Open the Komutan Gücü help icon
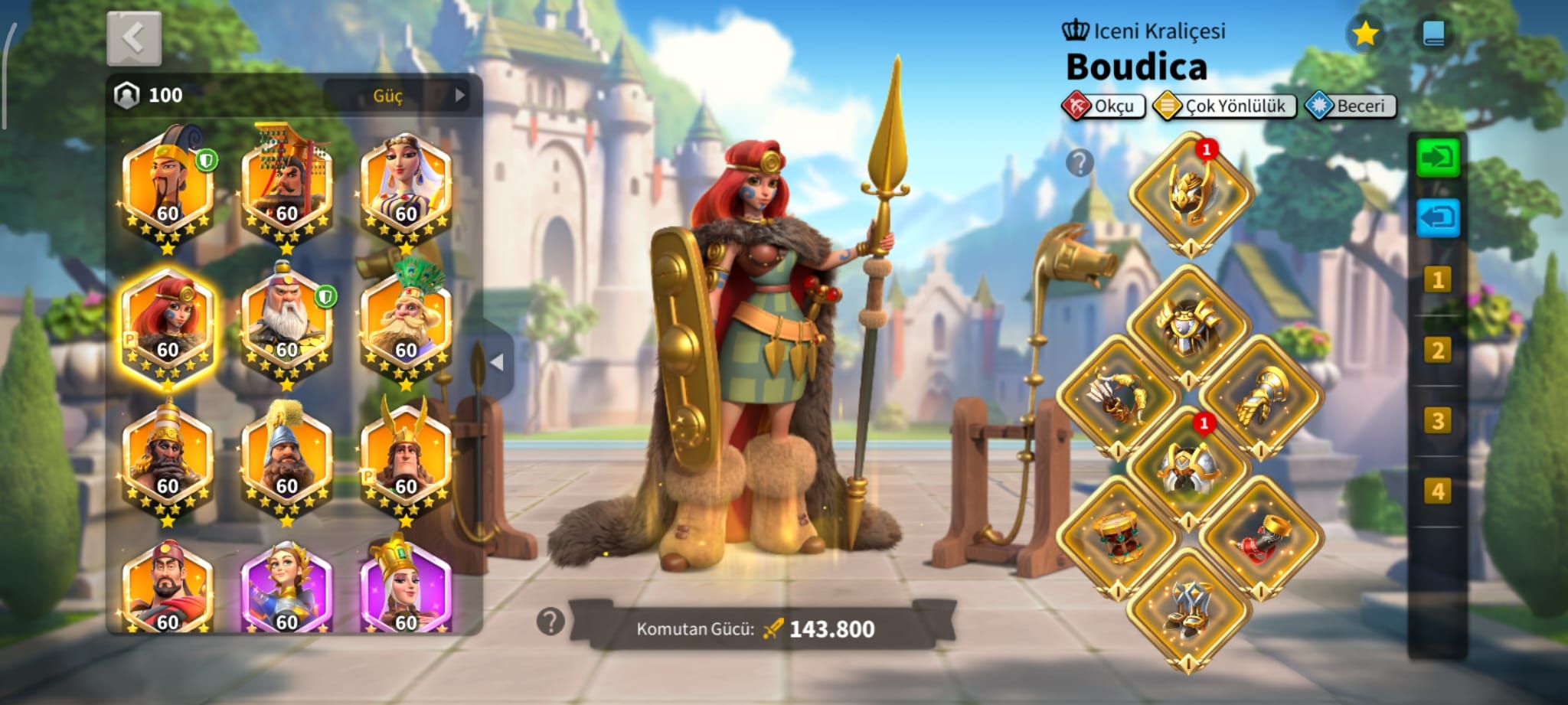This screenshot has width=1568, height=705. 550,622
